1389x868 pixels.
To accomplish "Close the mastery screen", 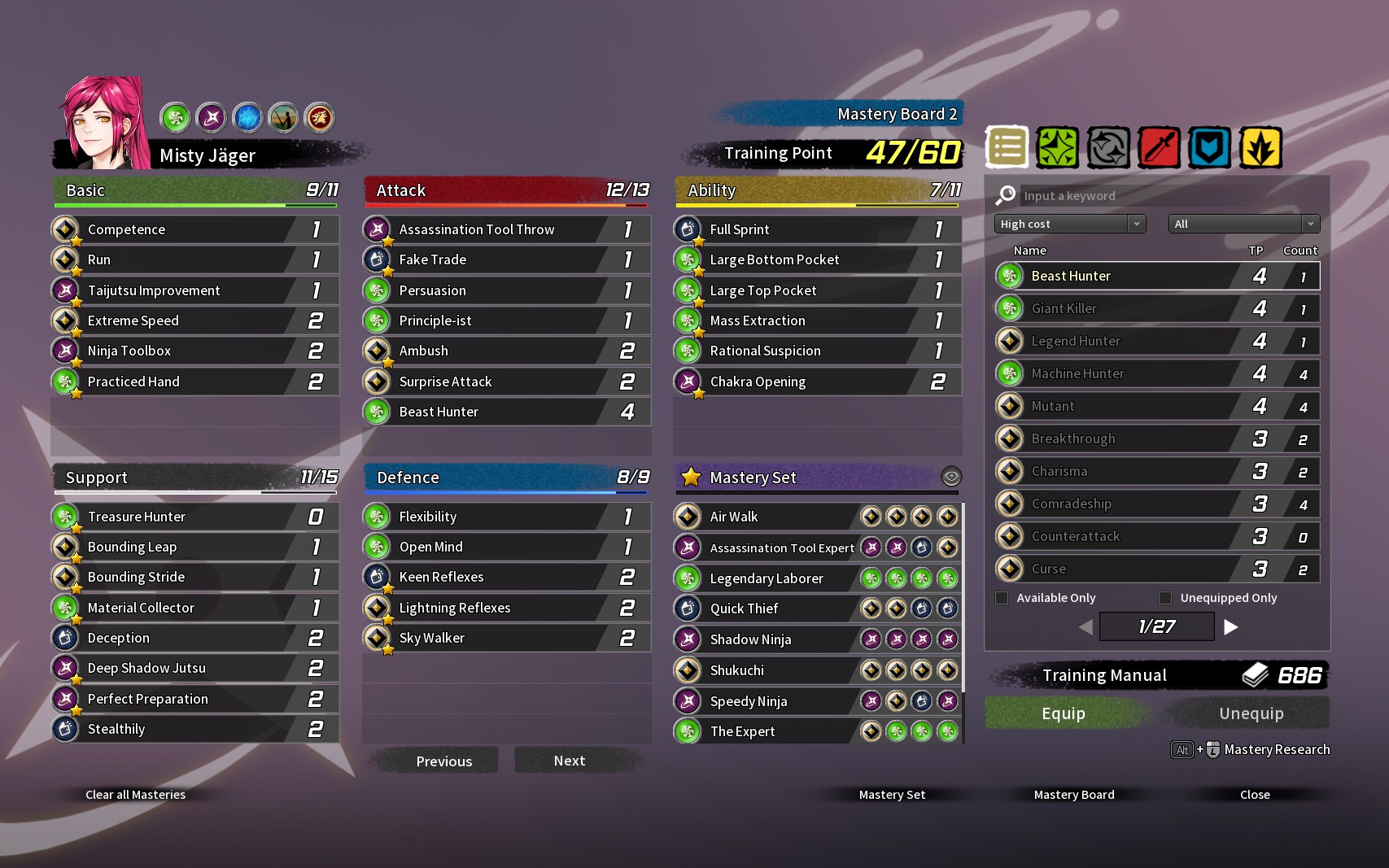I will (1255, 795).
